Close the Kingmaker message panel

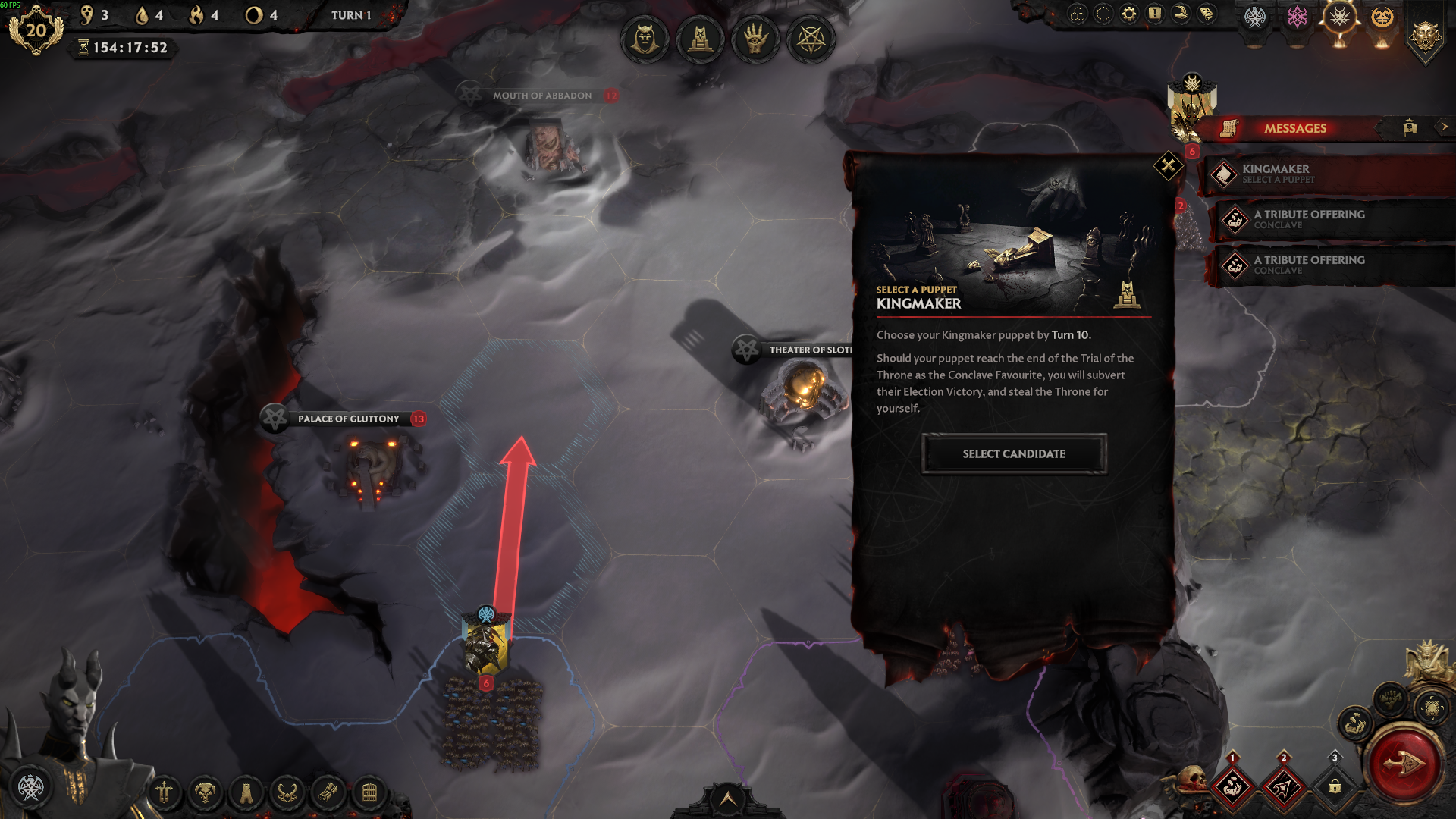click(1168, 165)
